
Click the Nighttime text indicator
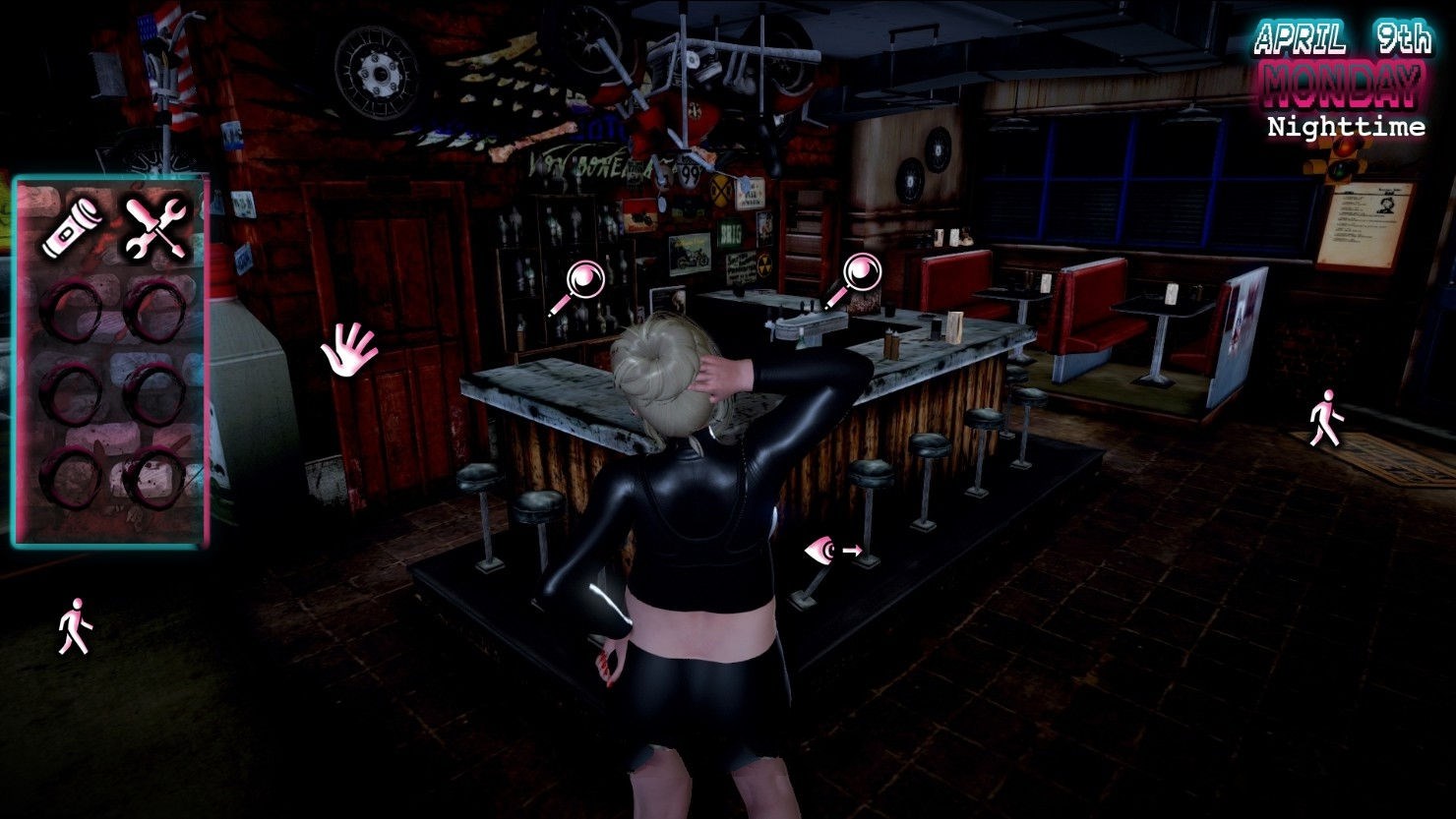point(1345,128)
